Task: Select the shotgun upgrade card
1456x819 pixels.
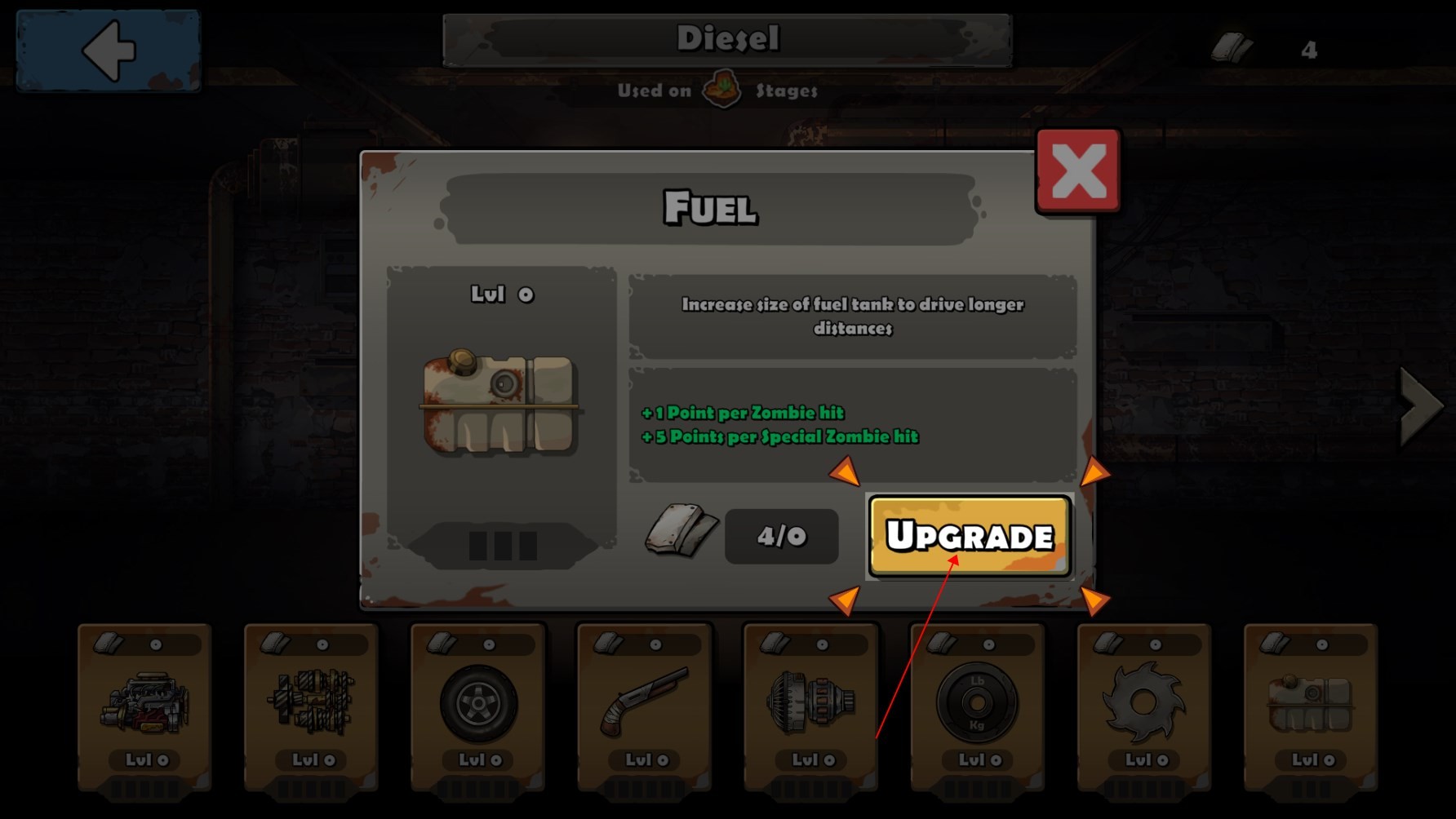Action: click(x=645, y=706)
